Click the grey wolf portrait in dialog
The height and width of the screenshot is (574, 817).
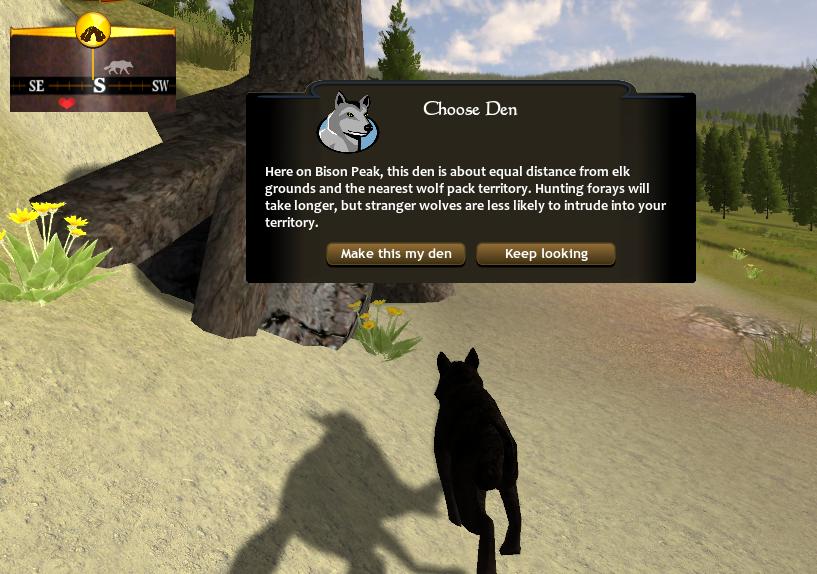click(346, 122)
